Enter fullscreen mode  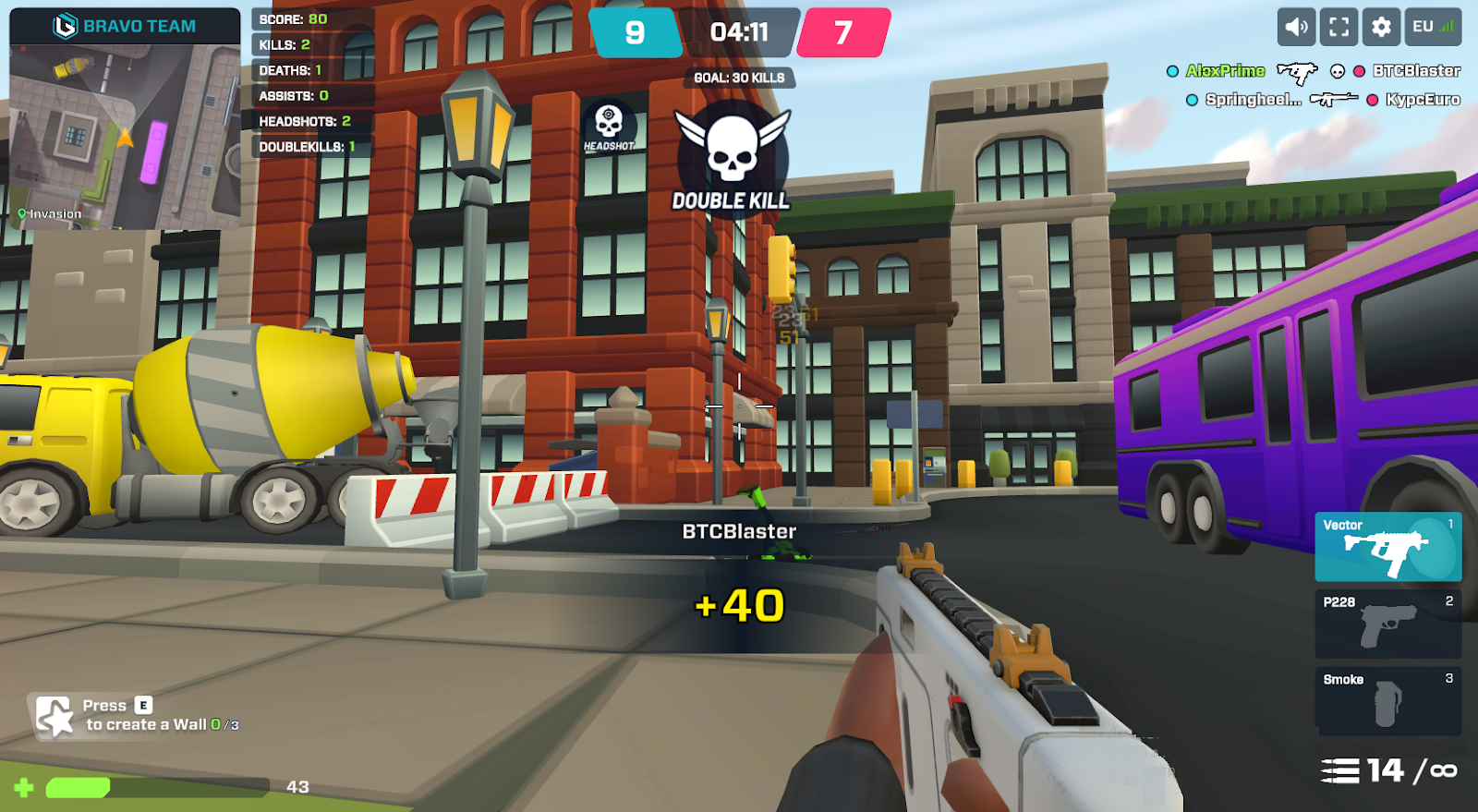[x=1339, y=27]
